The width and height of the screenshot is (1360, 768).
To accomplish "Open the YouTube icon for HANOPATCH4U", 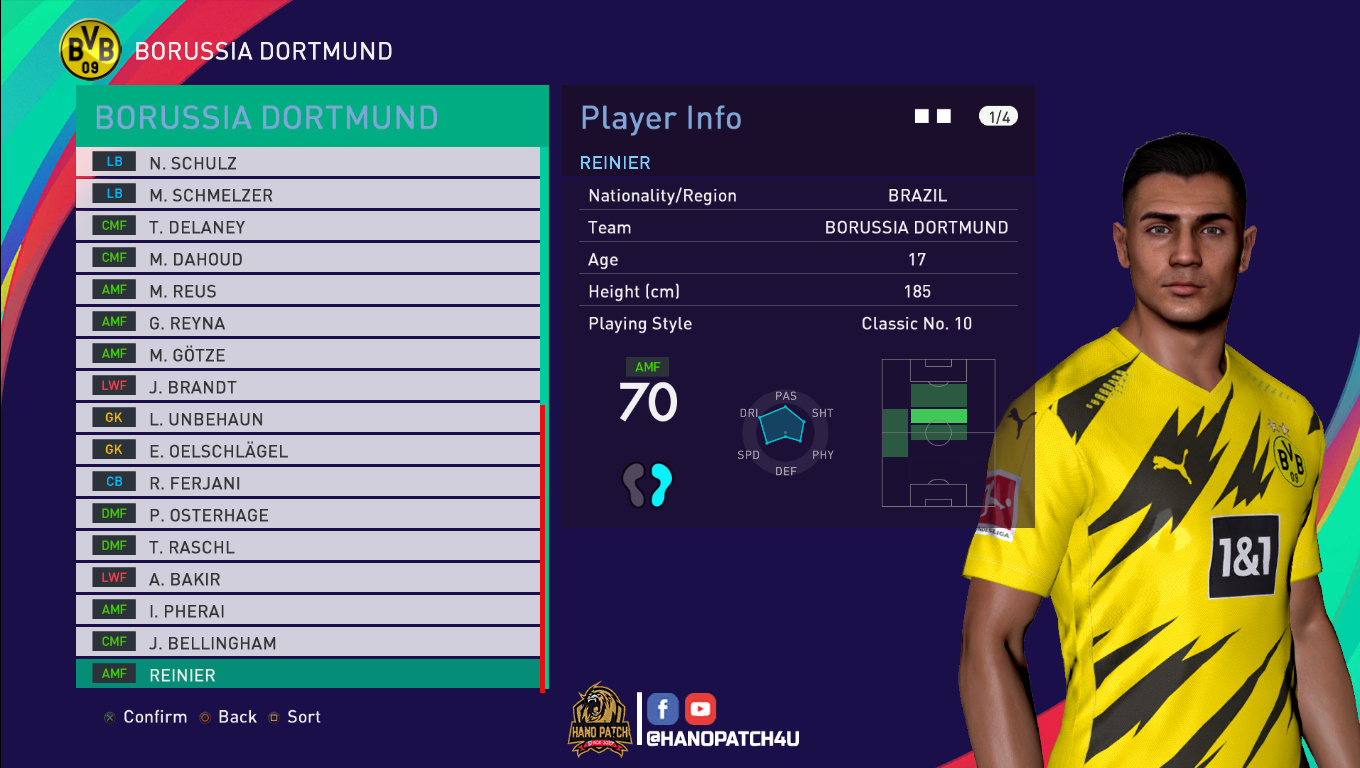I will [699, 708].
